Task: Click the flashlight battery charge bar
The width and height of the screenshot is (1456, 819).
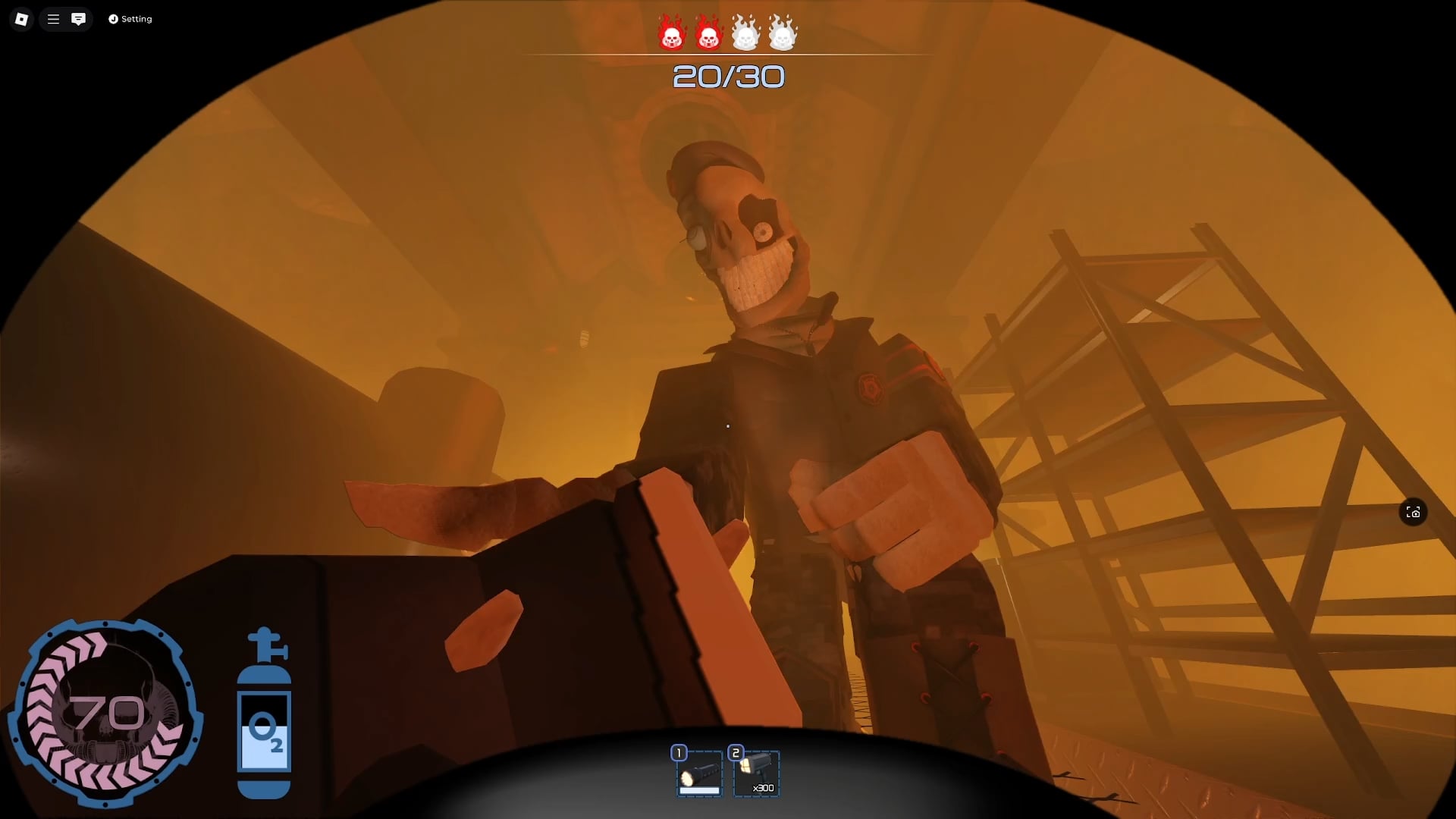Action: pos(699,790)
